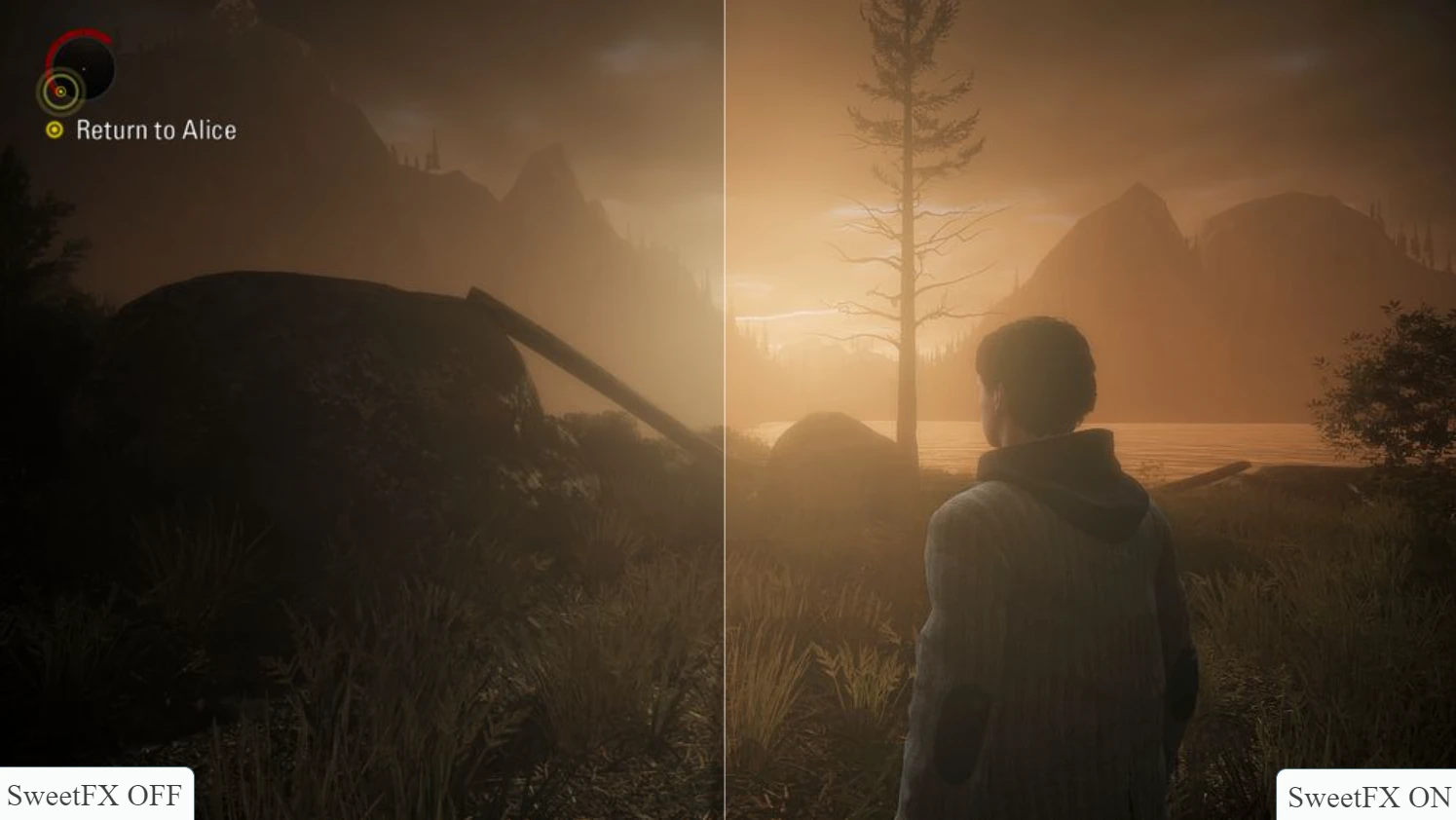Select the white waypoint dot inside the compass

(x=84, y=69)
